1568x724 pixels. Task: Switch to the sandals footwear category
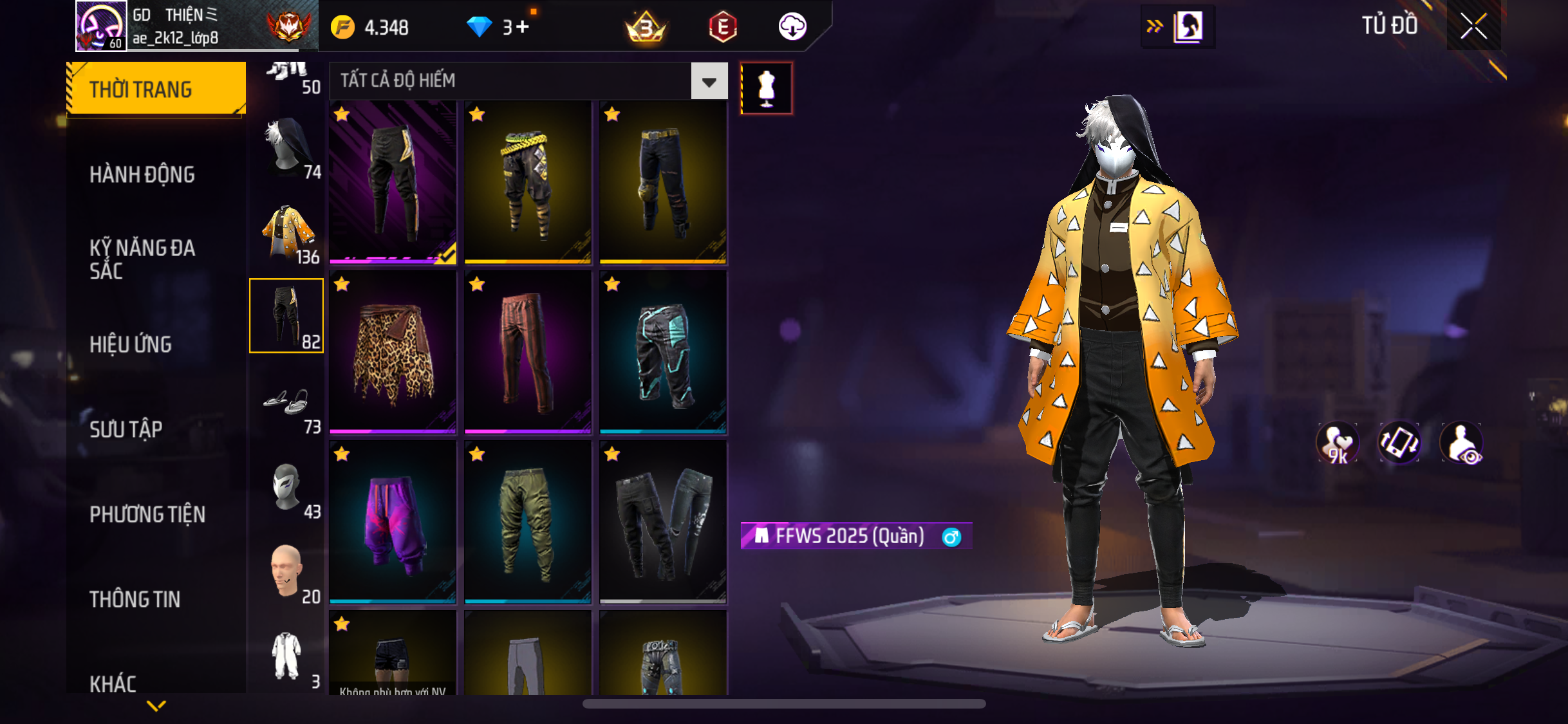coord(287,402)
